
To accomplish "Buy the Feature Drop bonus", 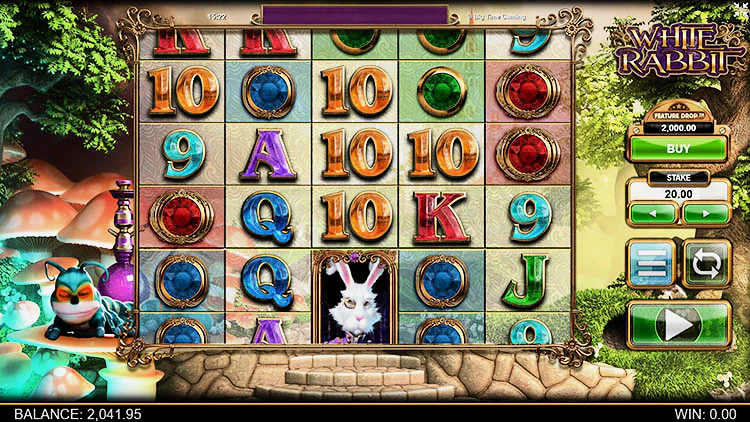I will (x=679, y=147).
